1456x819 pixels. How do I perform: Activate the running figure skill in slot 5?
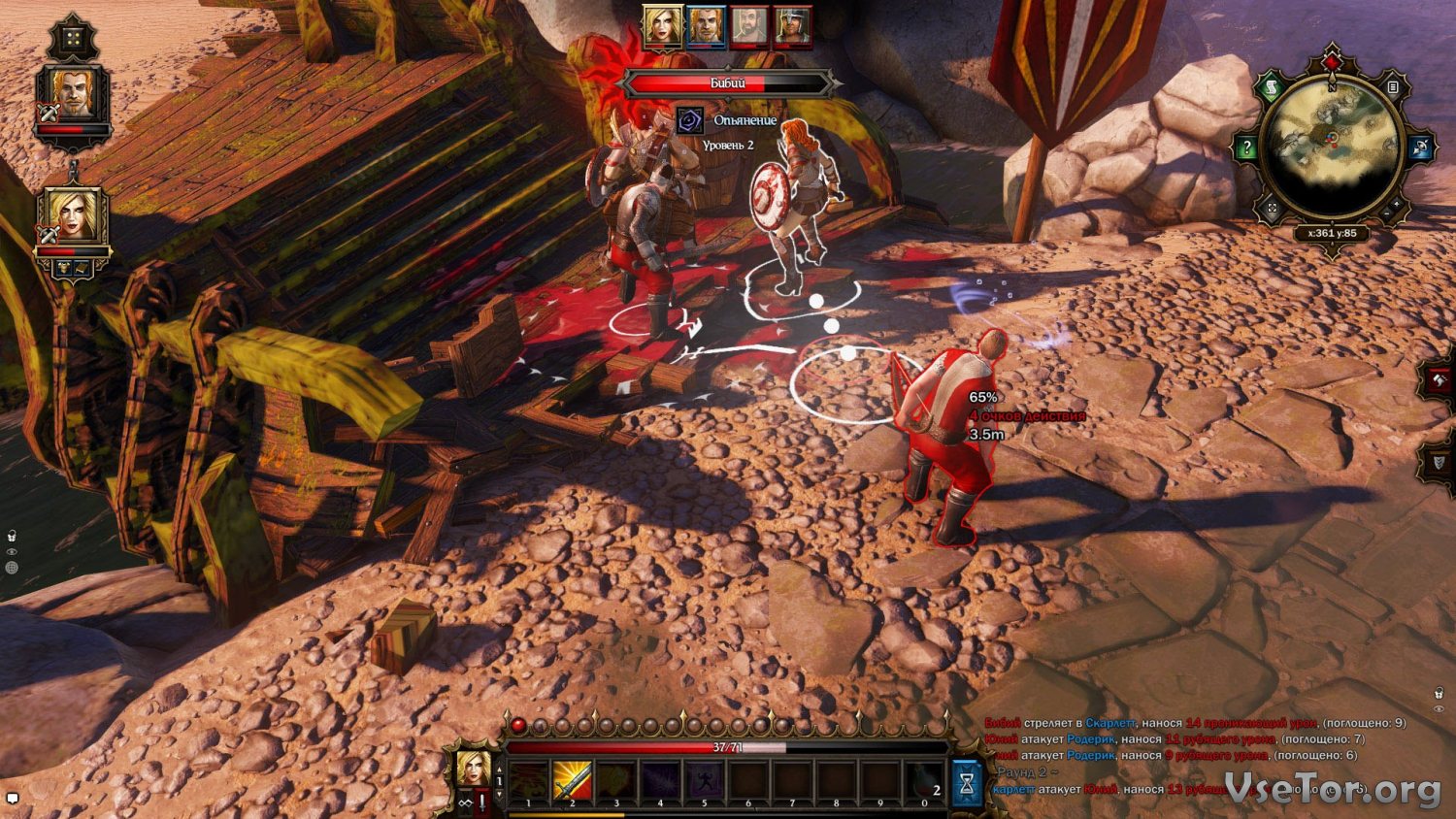[705, 782]
